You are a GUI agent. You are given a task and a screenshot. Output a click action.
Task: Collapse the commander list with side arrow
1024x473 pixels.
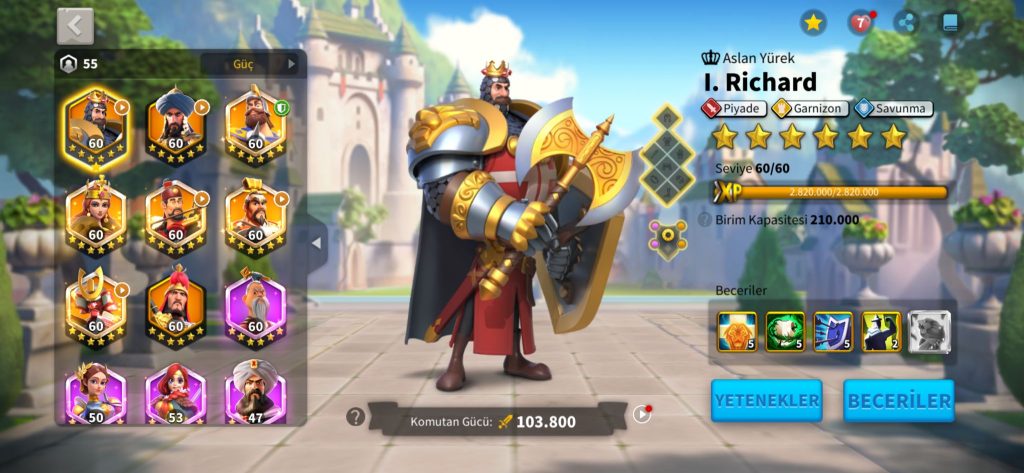click(316, 242)
